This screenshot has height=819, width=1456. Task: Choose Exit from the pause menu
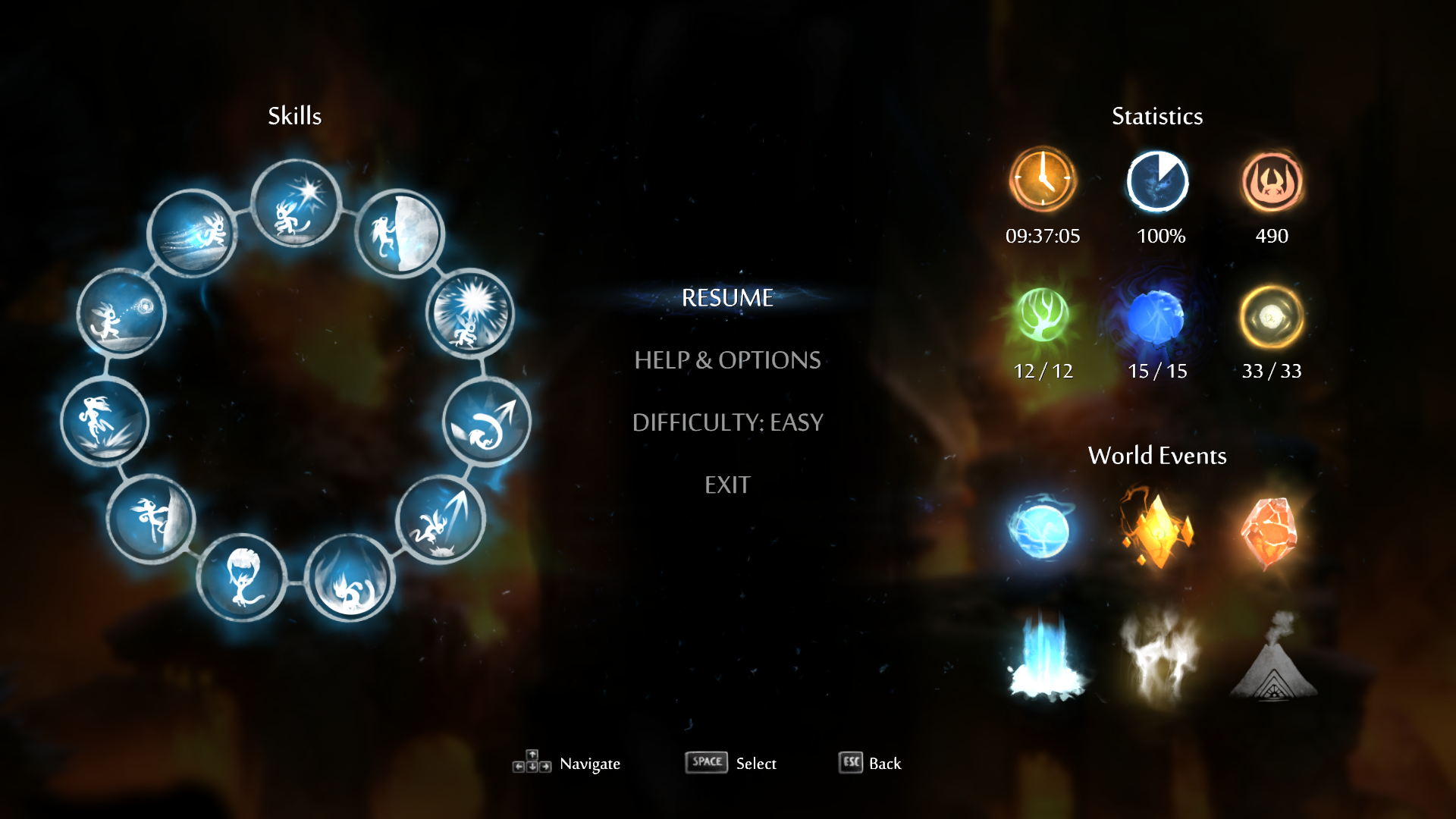point(727,485)
